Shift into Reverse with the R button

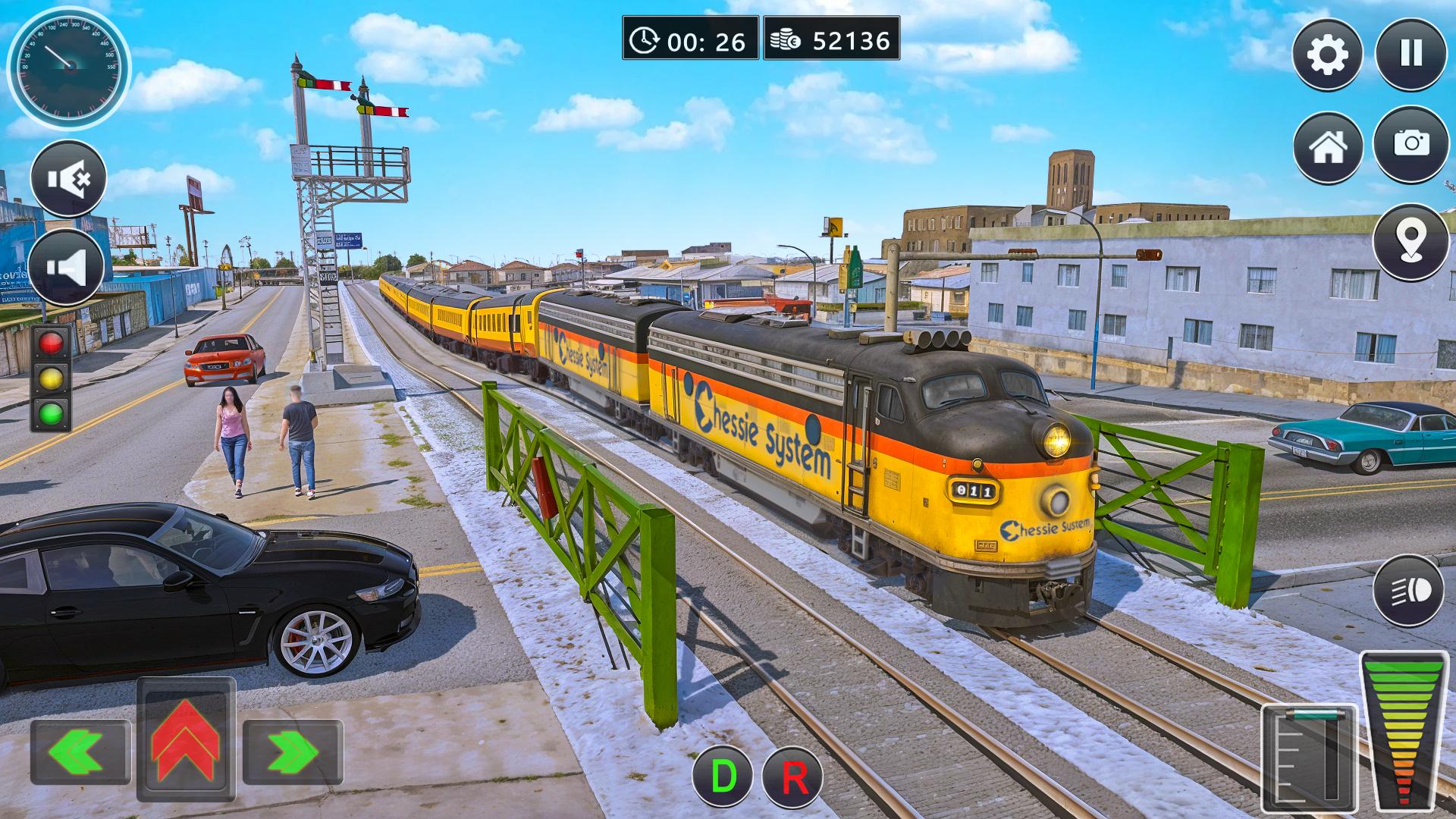(792, 777)
